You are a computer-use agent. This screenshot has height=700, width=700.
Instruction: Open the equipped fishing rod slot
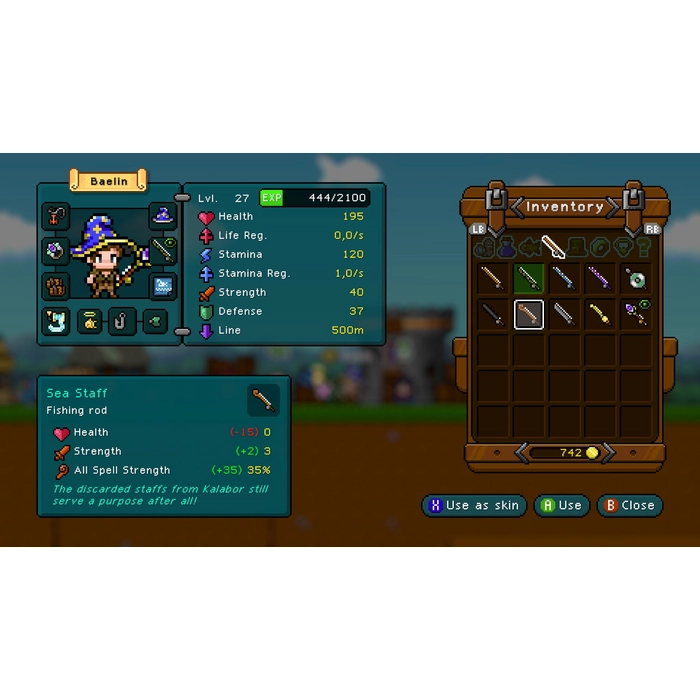point(163,250)
